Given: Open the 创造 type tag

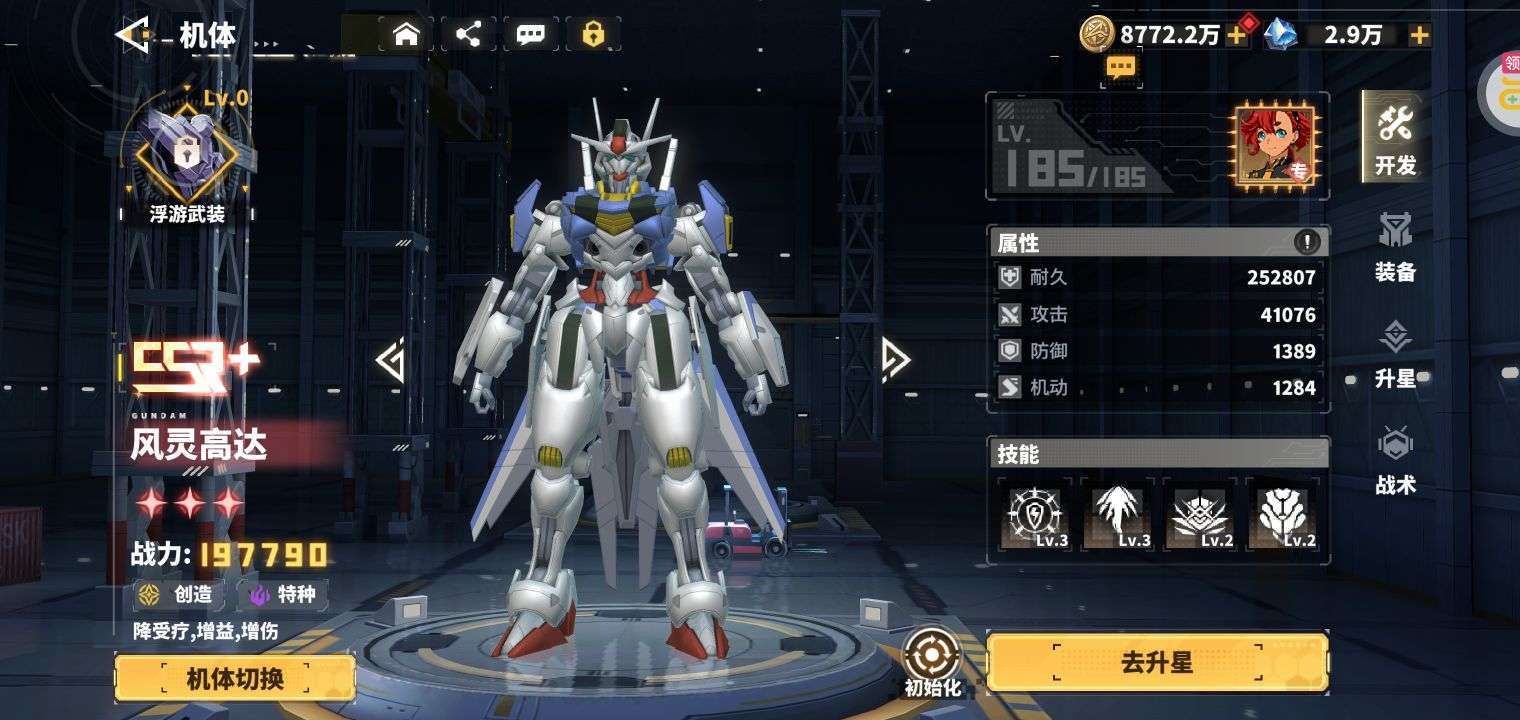Looking at the screenshot, I should click(x=178, y=595).
